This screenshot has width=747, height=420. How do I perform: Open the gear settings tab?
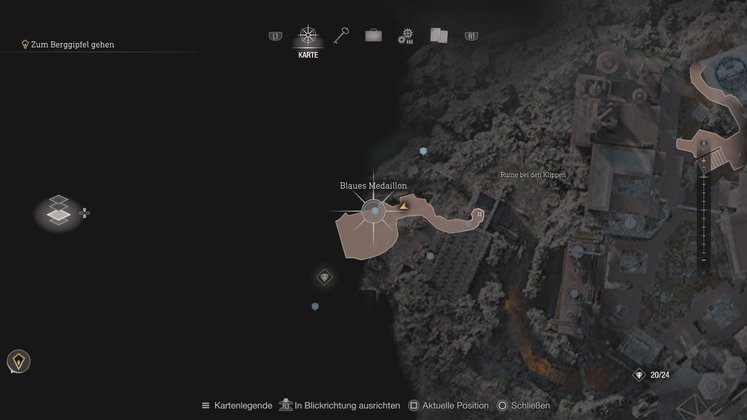405,36
